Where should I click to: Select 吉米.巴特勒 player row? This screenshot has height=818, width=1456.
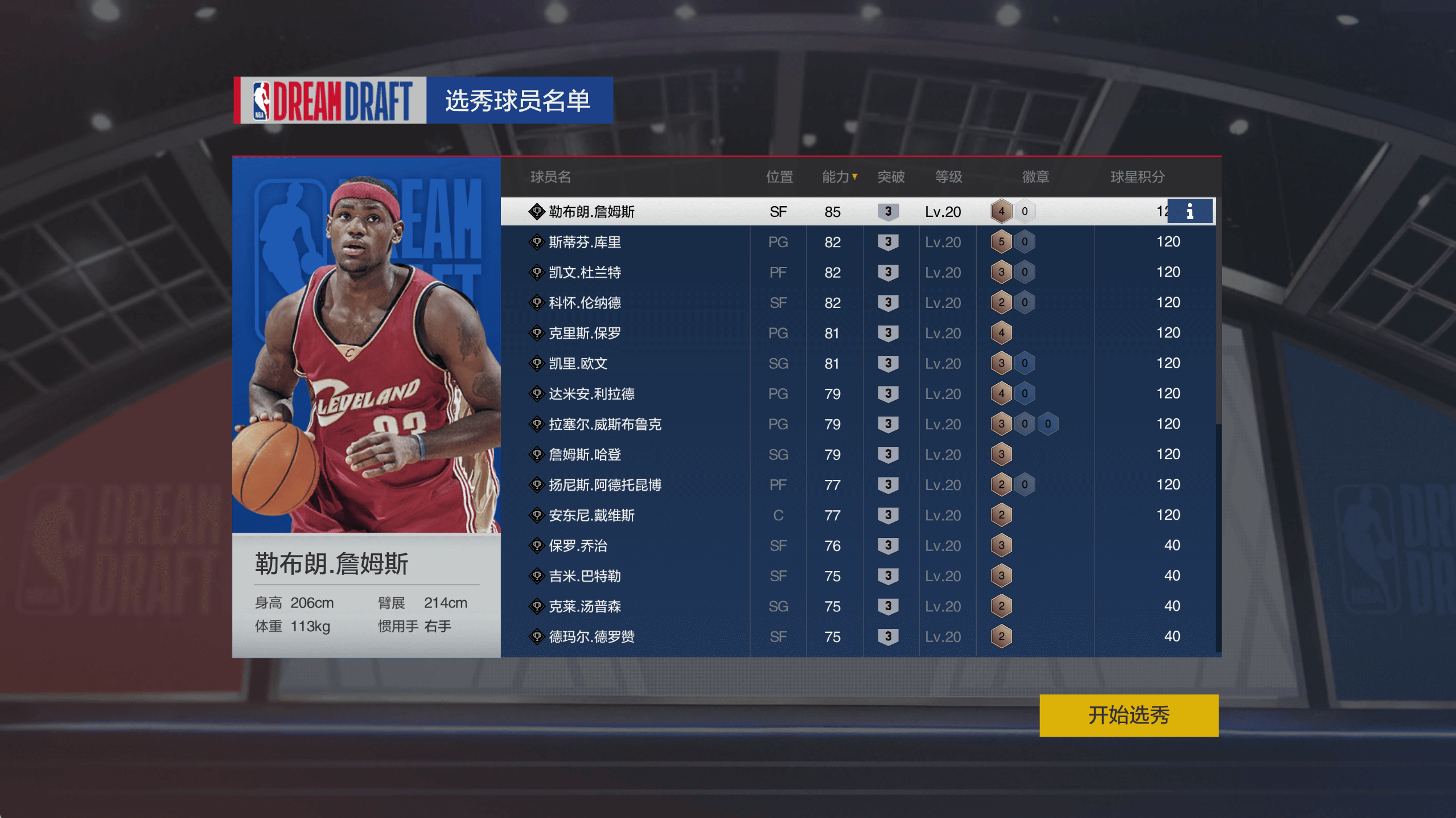(585, 576)
